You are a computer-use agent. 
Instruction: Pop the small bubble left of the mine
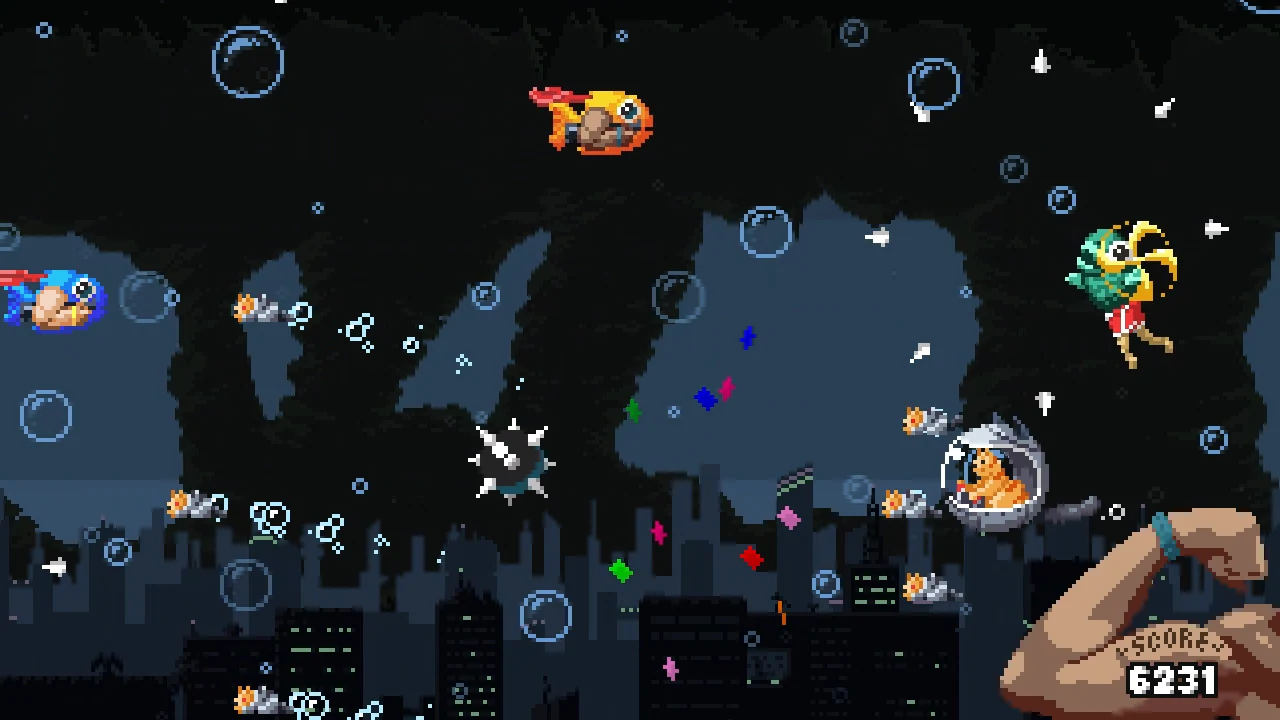pos(361,487)
